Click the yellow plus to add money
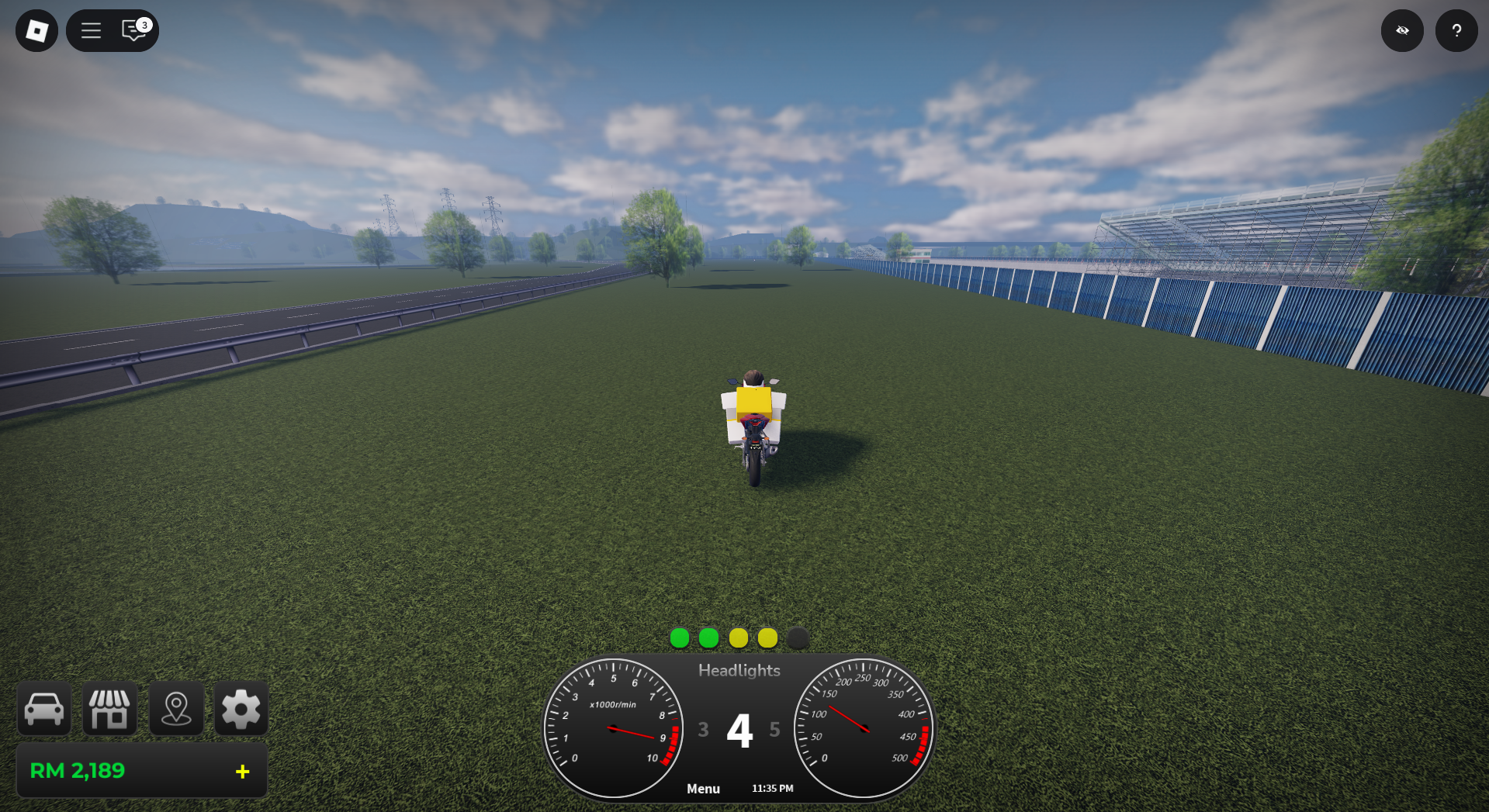 pyautogui.click(x=242, y=771)
